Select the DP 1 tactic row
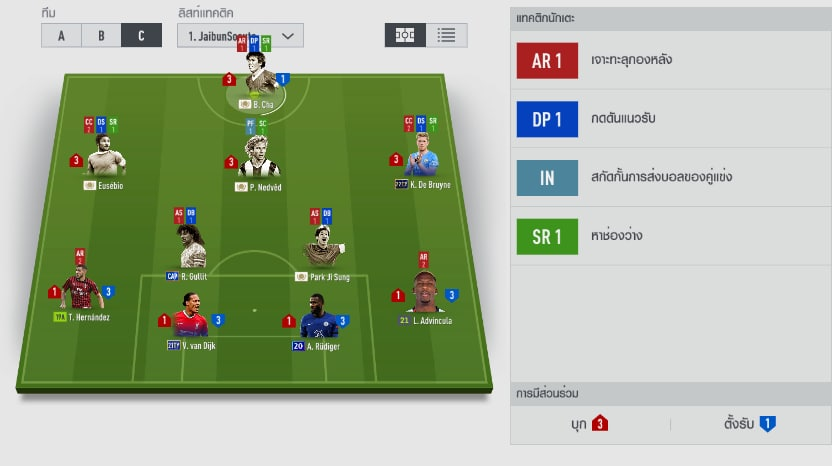This screenshot has height=466, width=832. 670,119
